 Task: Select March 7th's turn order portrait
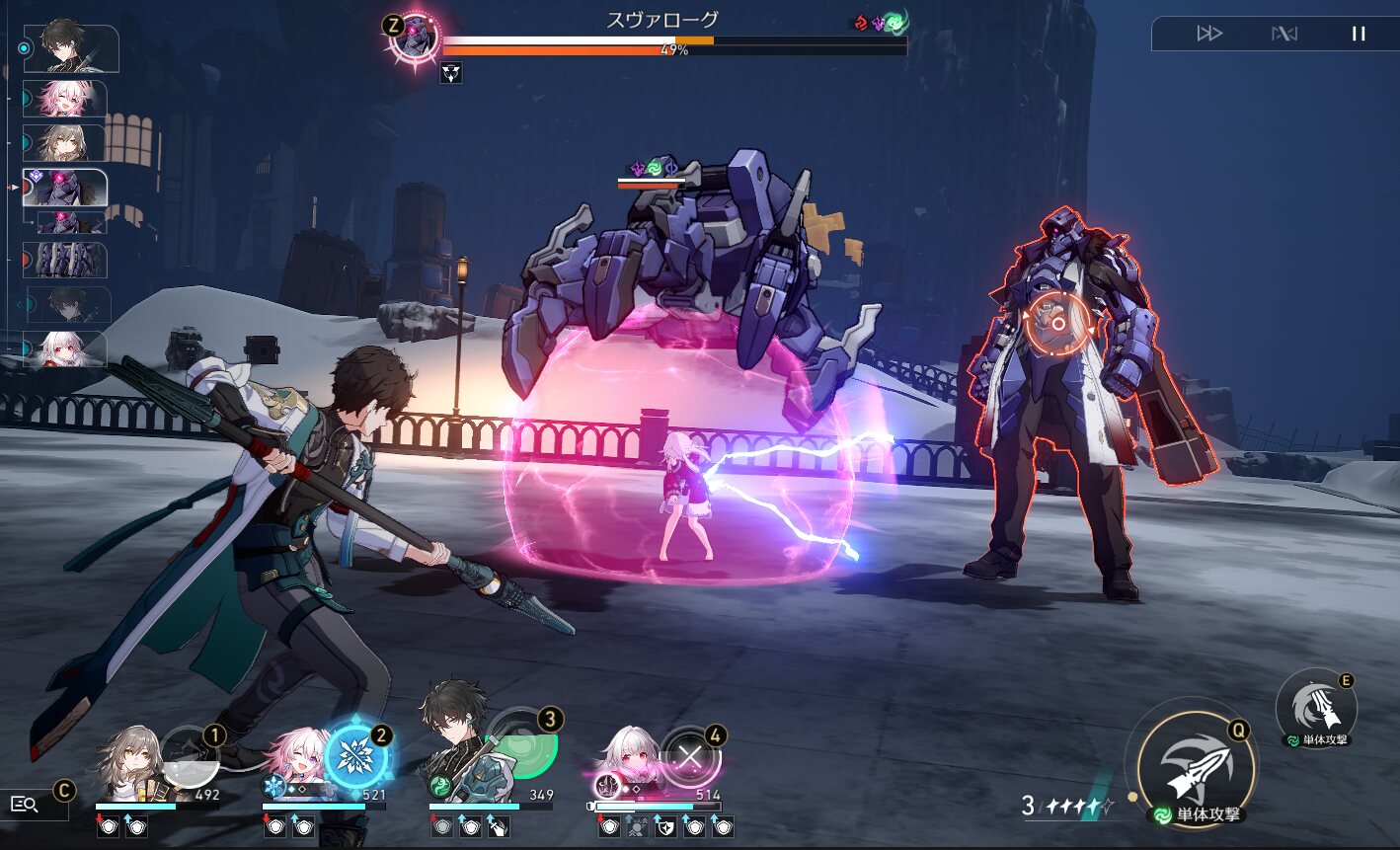(x=65, y=99)
